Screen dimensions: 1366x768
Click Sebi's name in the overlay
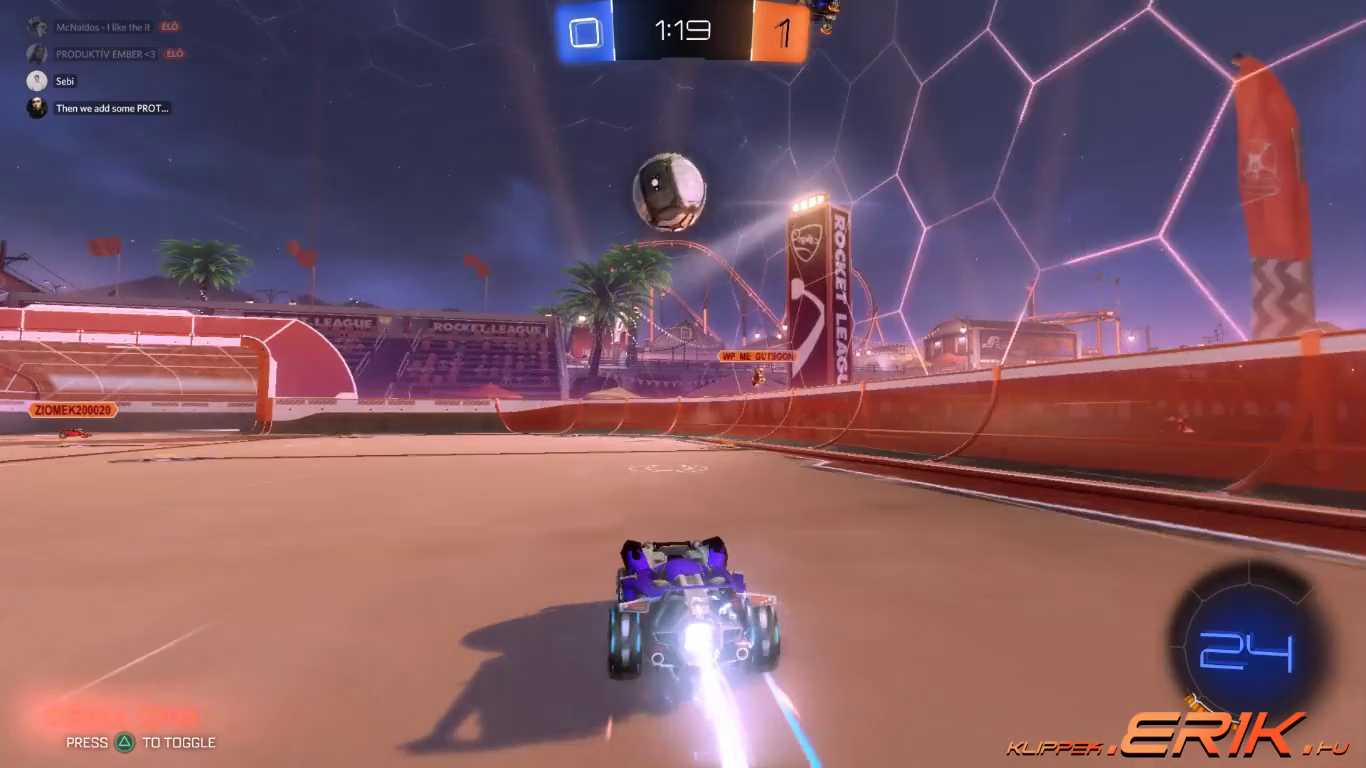(x=66, y=81)
